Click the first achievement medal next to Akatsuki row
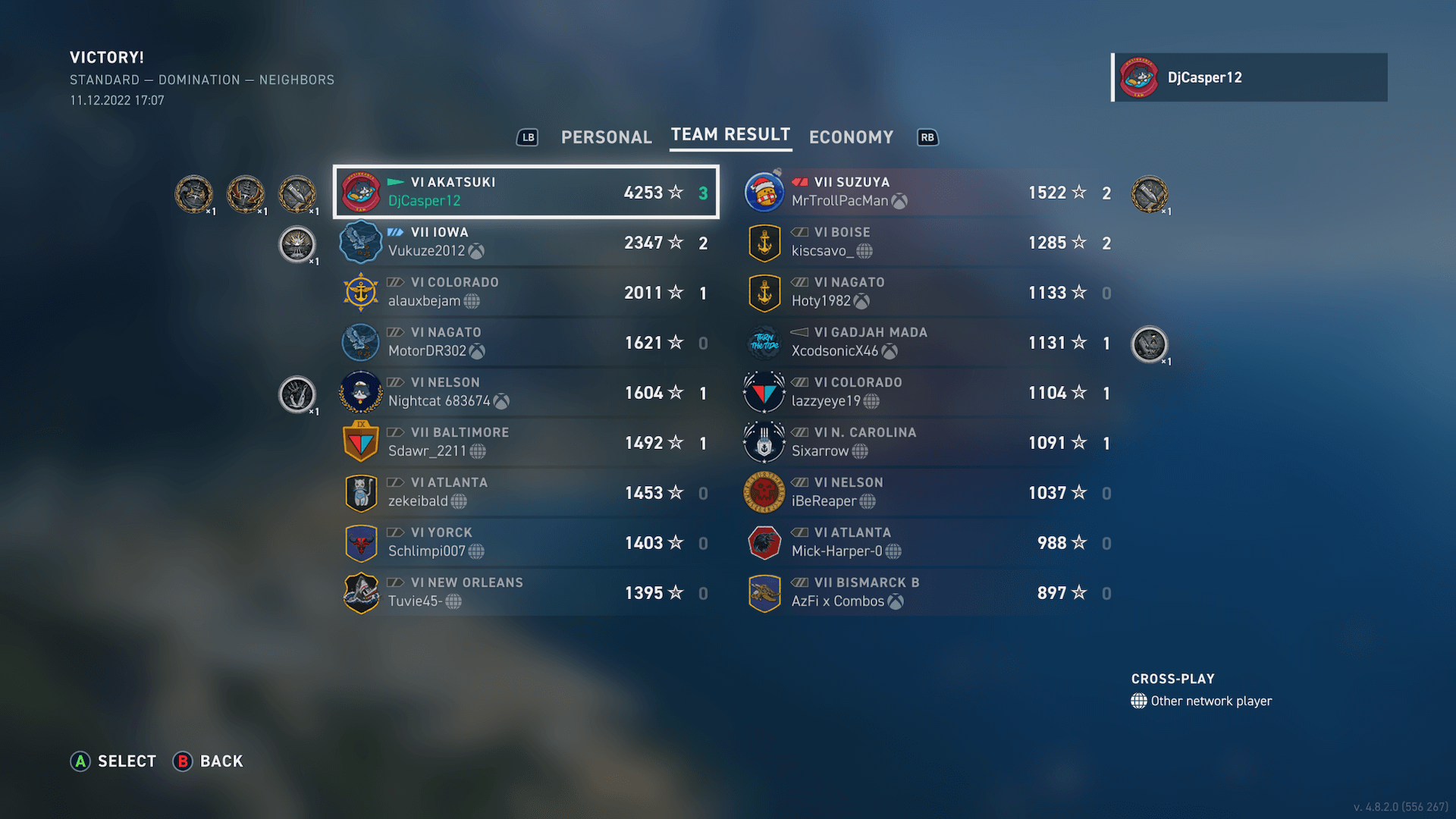Viewport: 1456px width, 819px height. click(x=194, y=194)
